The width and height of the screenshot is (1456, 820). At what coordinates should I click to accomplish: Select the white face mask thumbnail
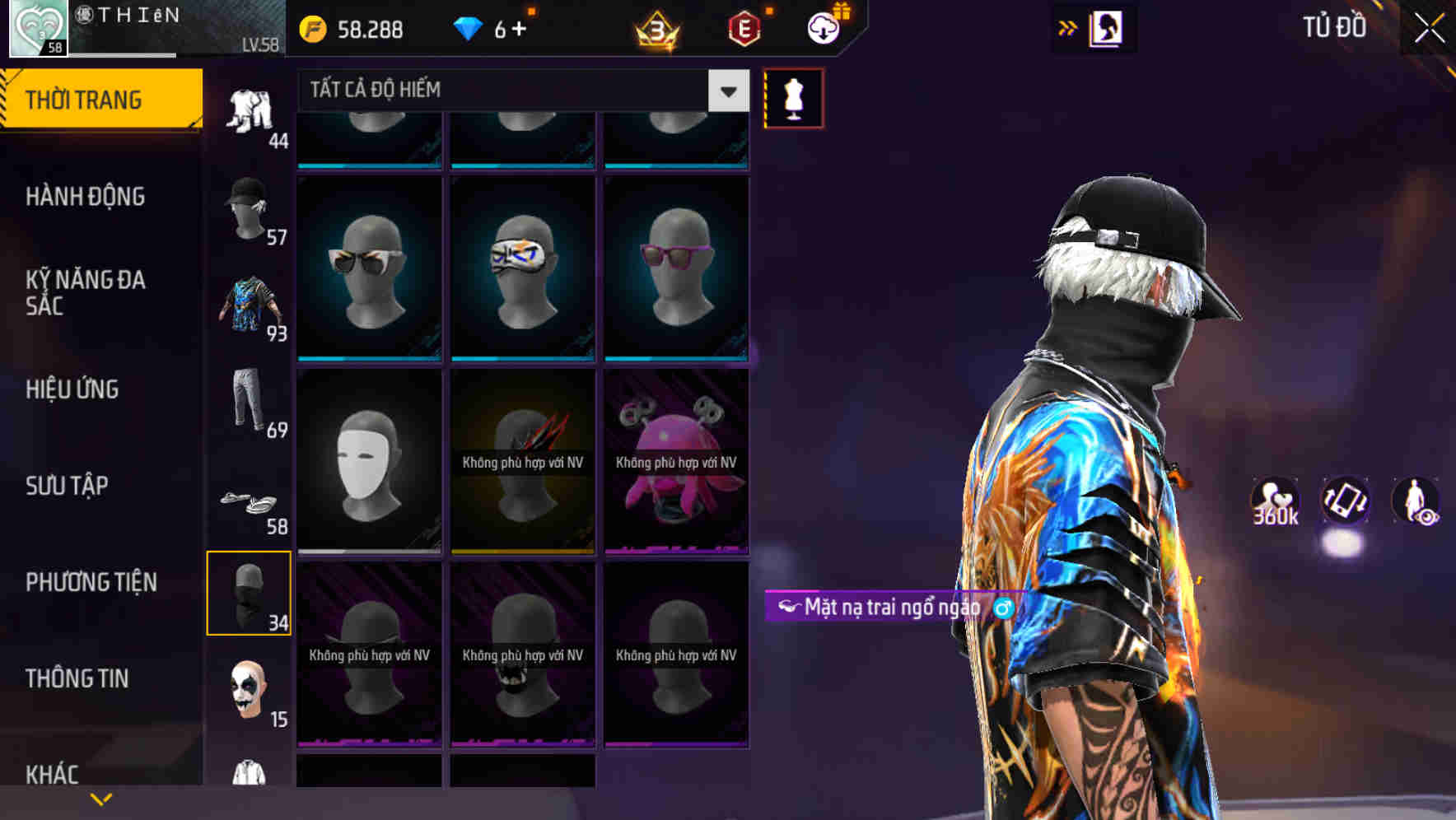click(369, 459)
